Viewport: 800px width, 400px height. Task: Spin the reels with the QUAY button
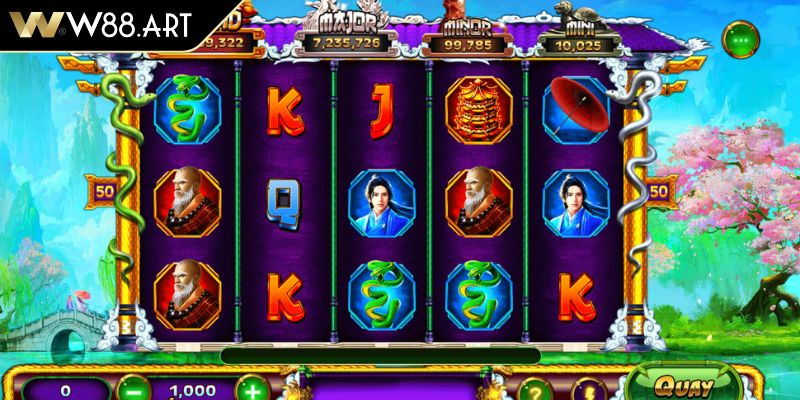pos(686,386)
